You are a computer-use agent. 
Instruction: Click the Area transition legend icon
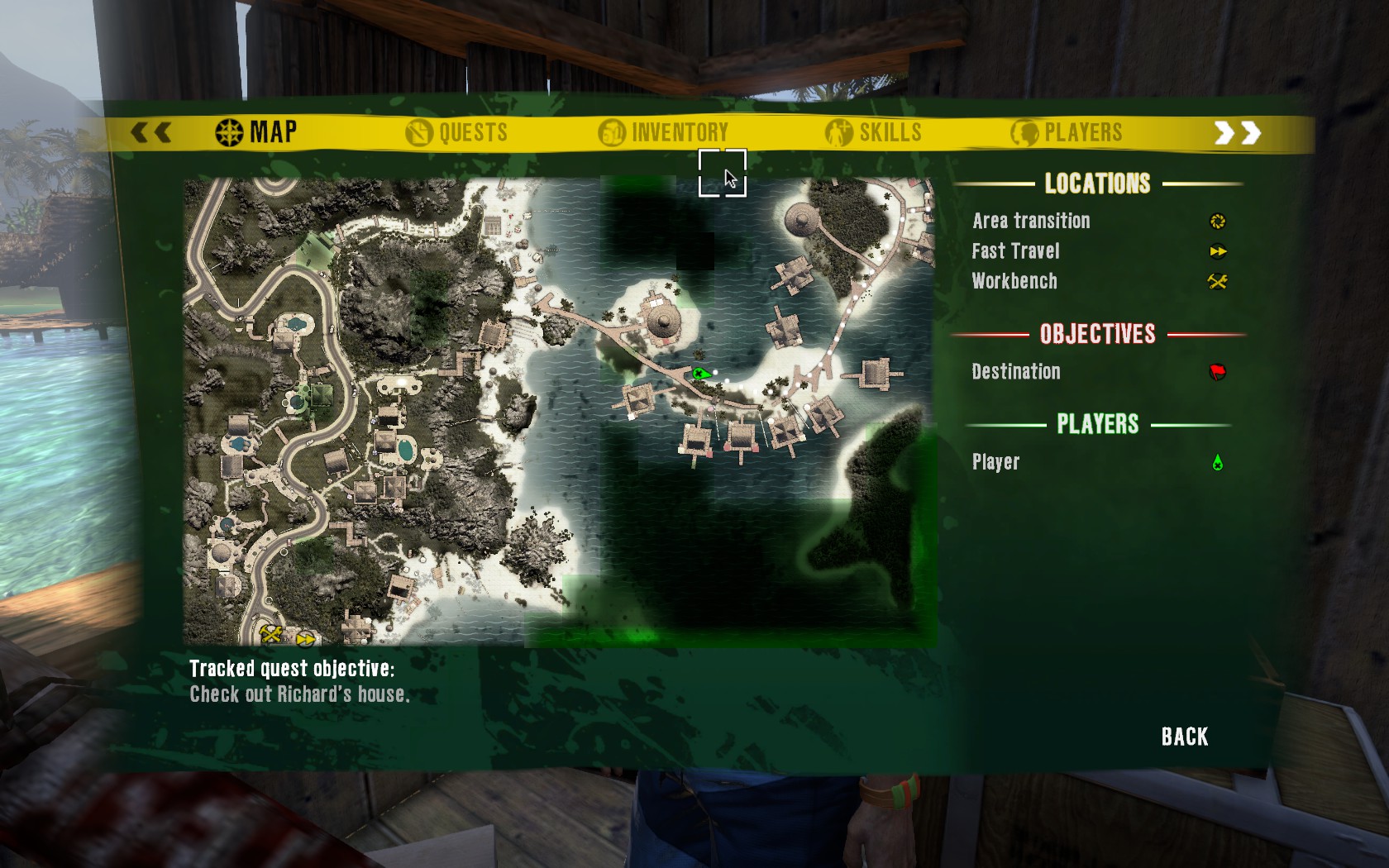click(x=1216, y=221)
